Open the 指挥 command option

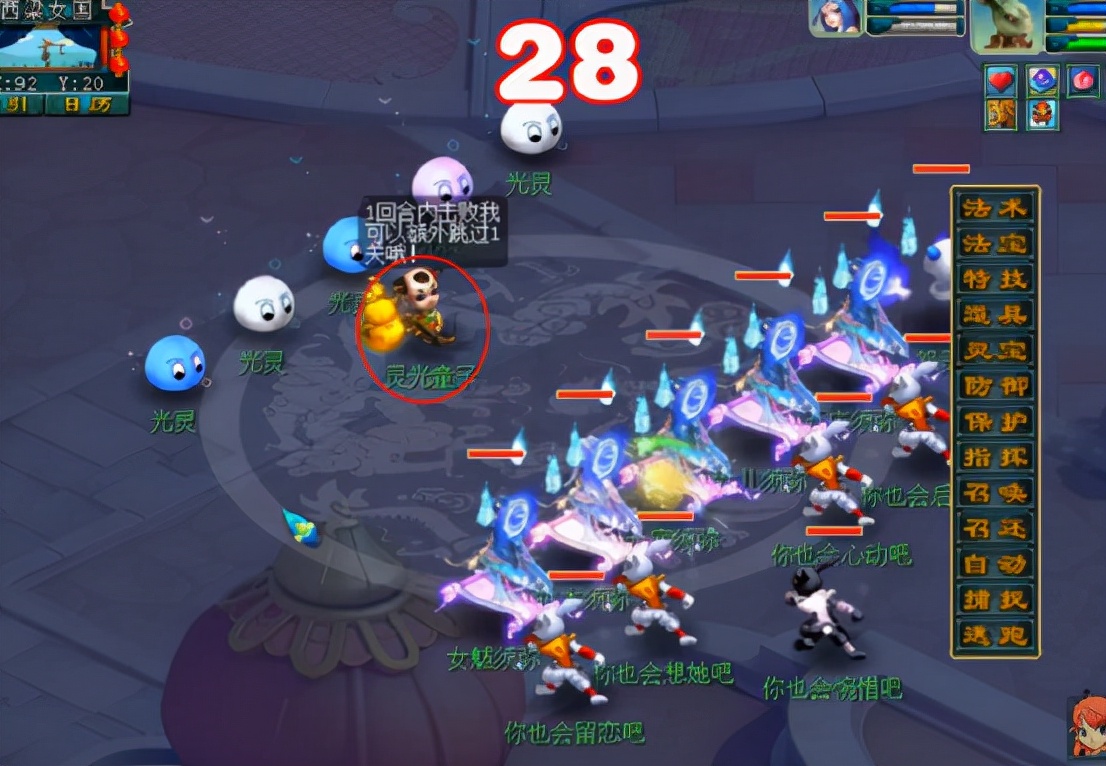pyautogui.click(x=994, y=457)
